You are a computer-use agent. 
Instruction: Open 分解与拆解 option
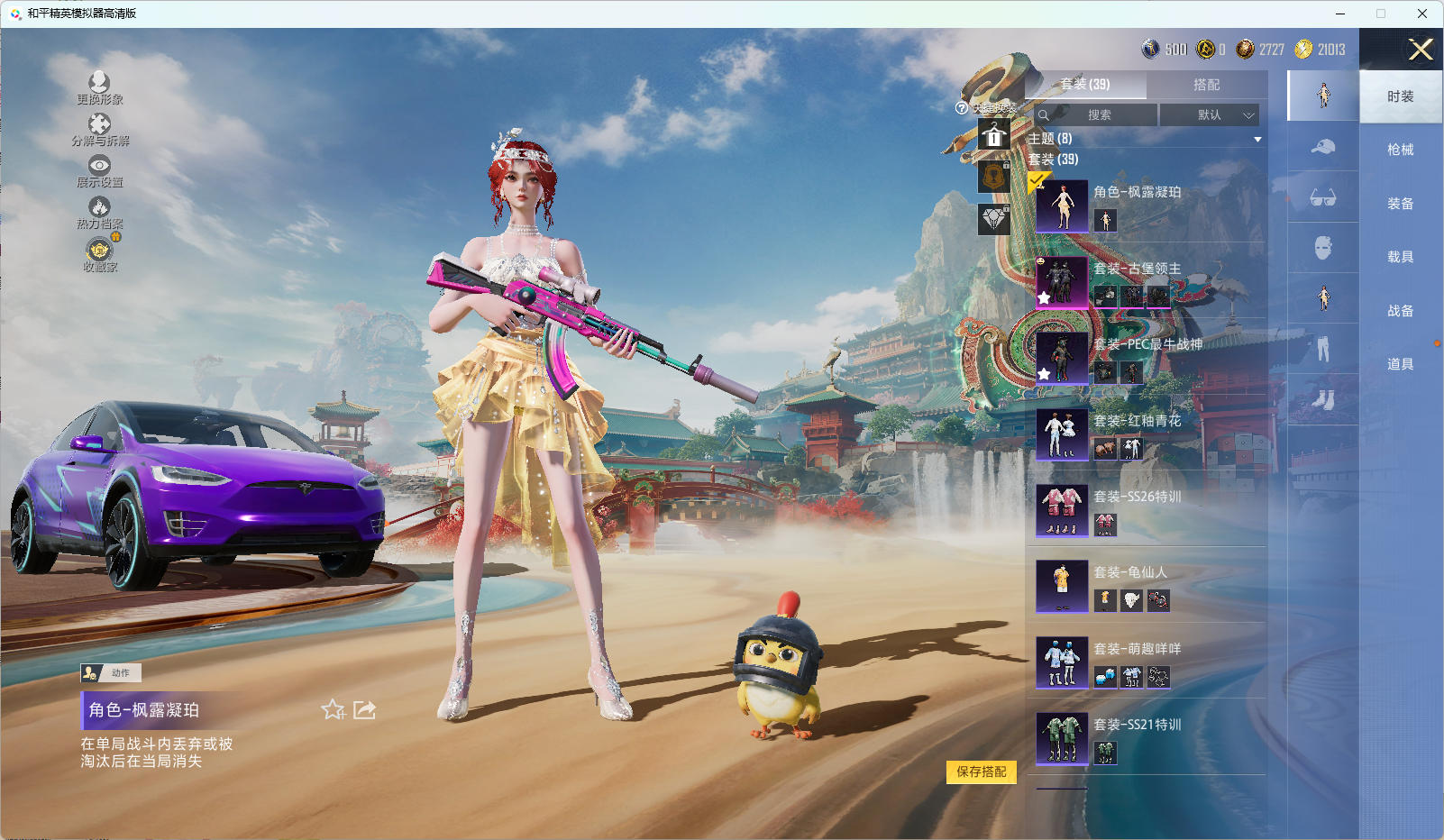[x=99, y=130]
